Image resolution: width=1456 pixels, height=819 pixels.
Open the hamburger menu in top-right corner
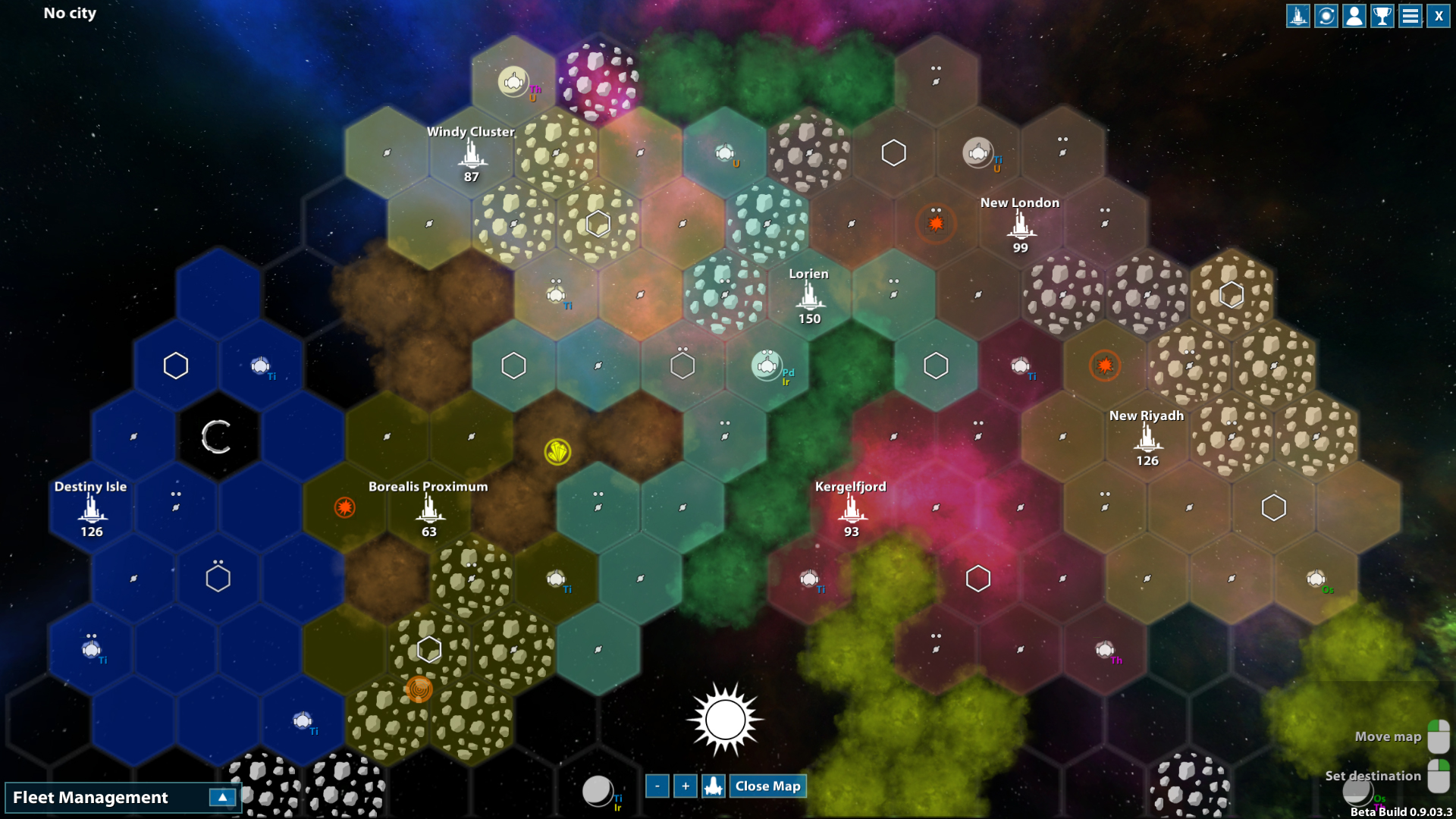[x=1410, y=15]
